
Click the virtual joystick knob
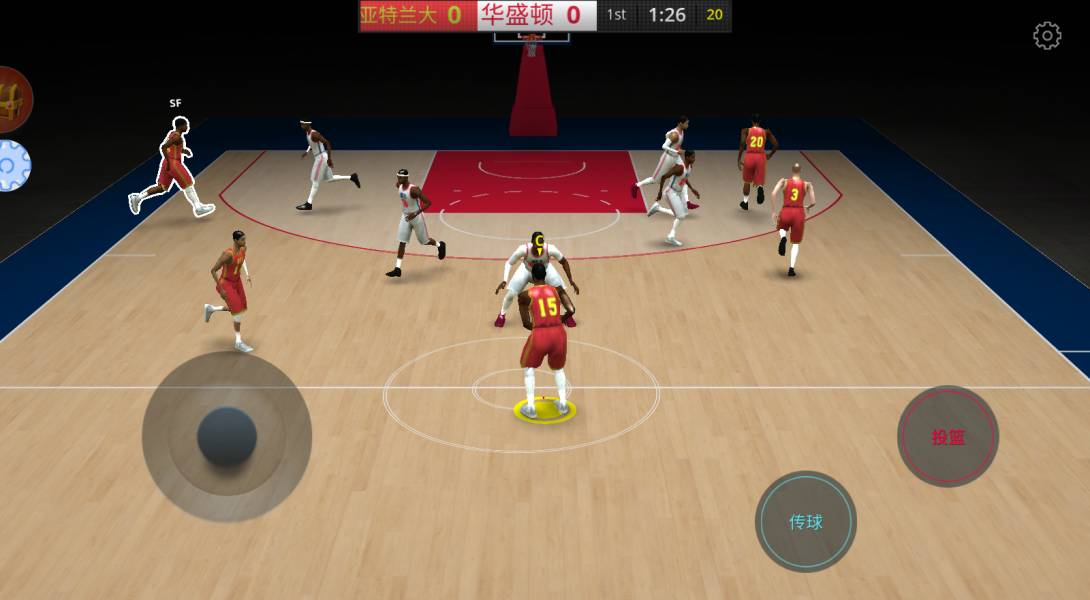(227, 437)
